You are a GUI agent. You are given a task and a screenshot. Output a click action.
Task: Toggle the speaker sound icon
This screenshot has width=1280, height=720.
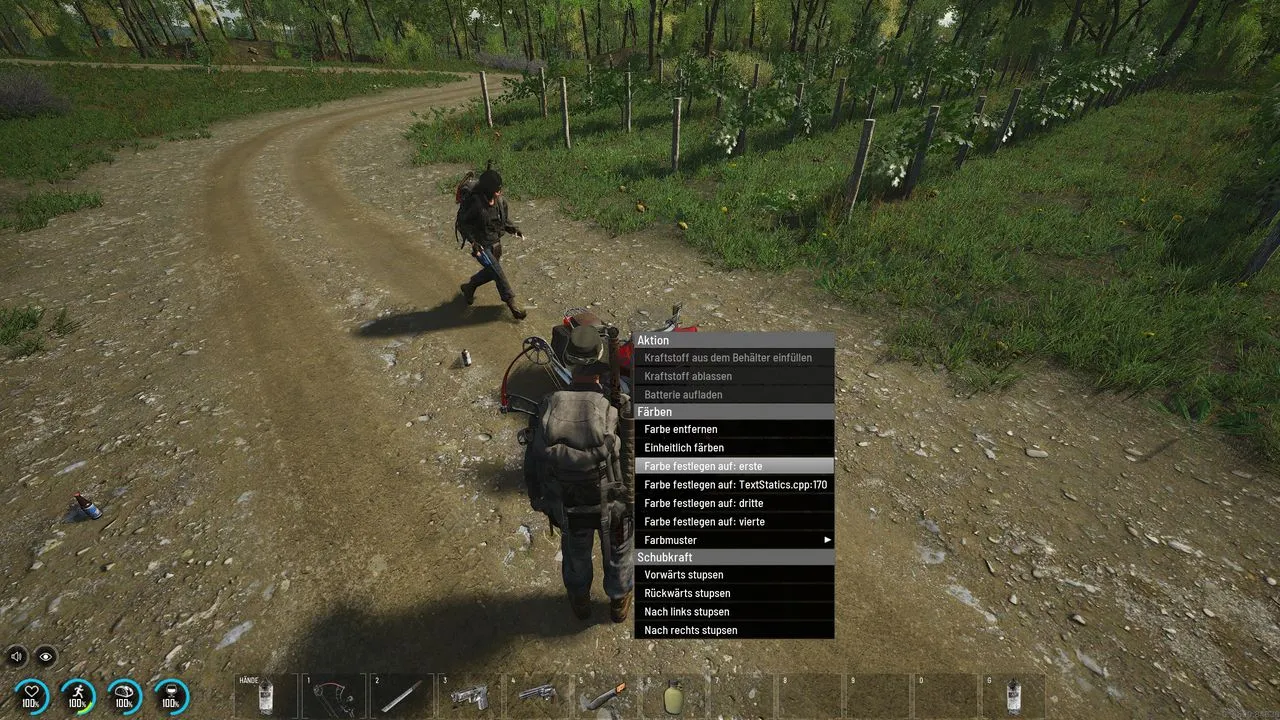point(17,656)
